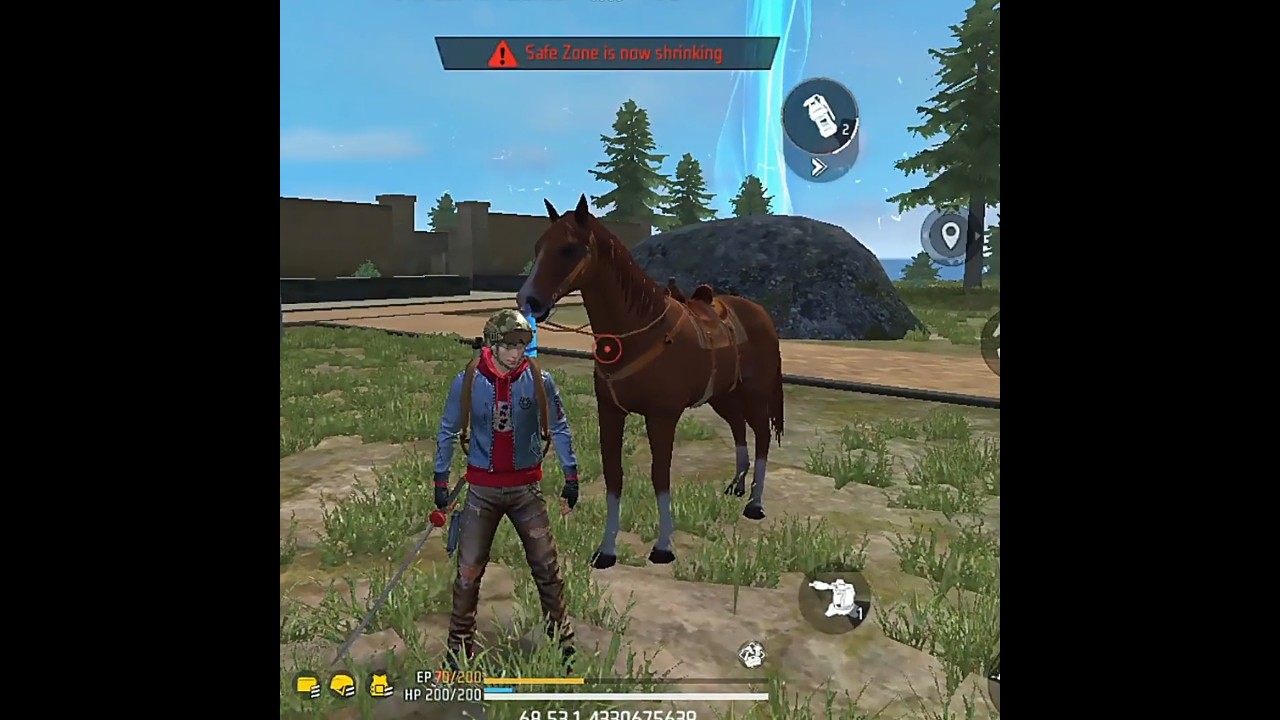Tap the map pin marker button
Image resolution: width=1280 pixels, height=720 pixels.
point(950,235)
